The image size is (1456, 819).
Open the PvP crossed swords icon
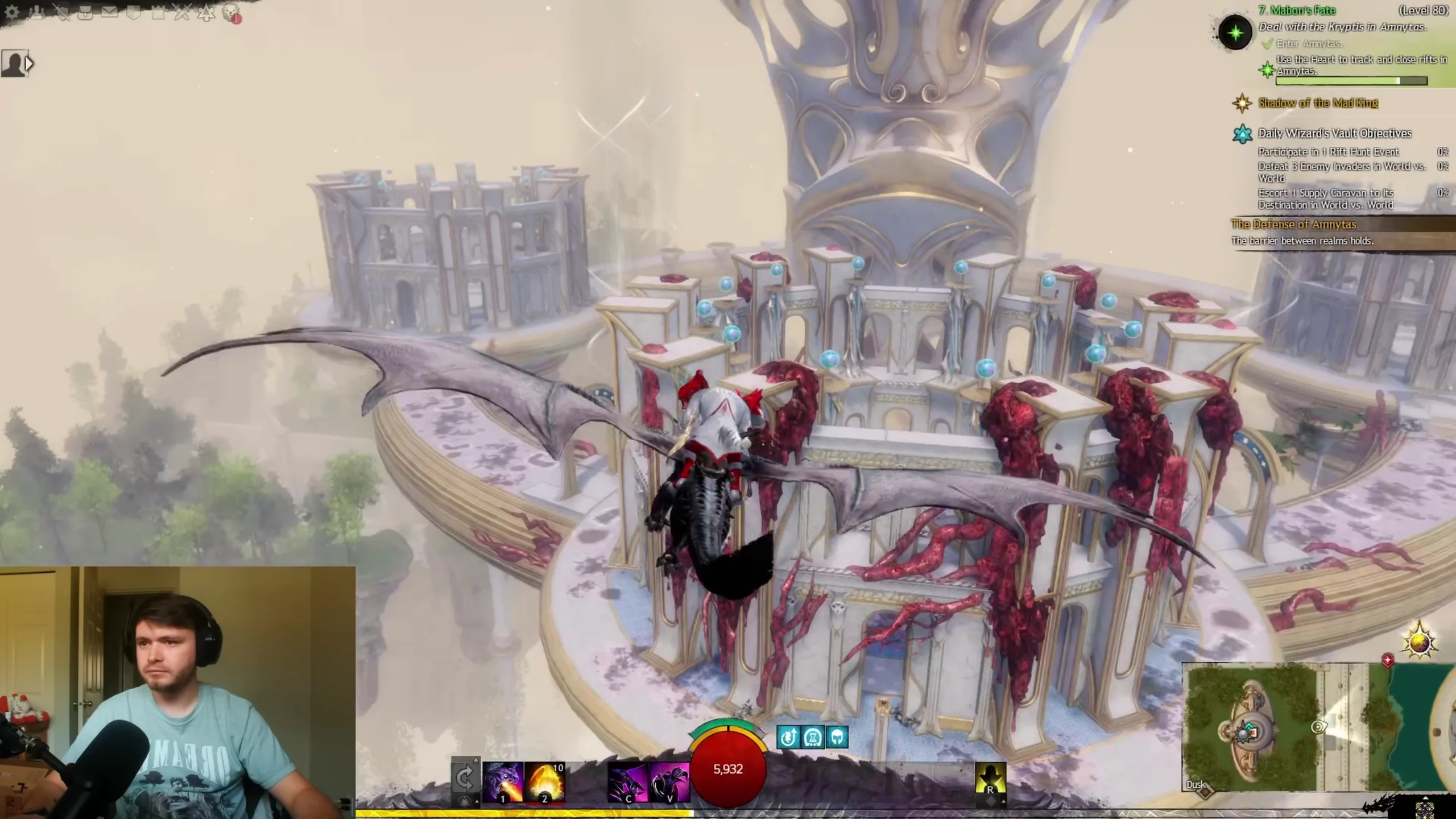coord(182,13)
